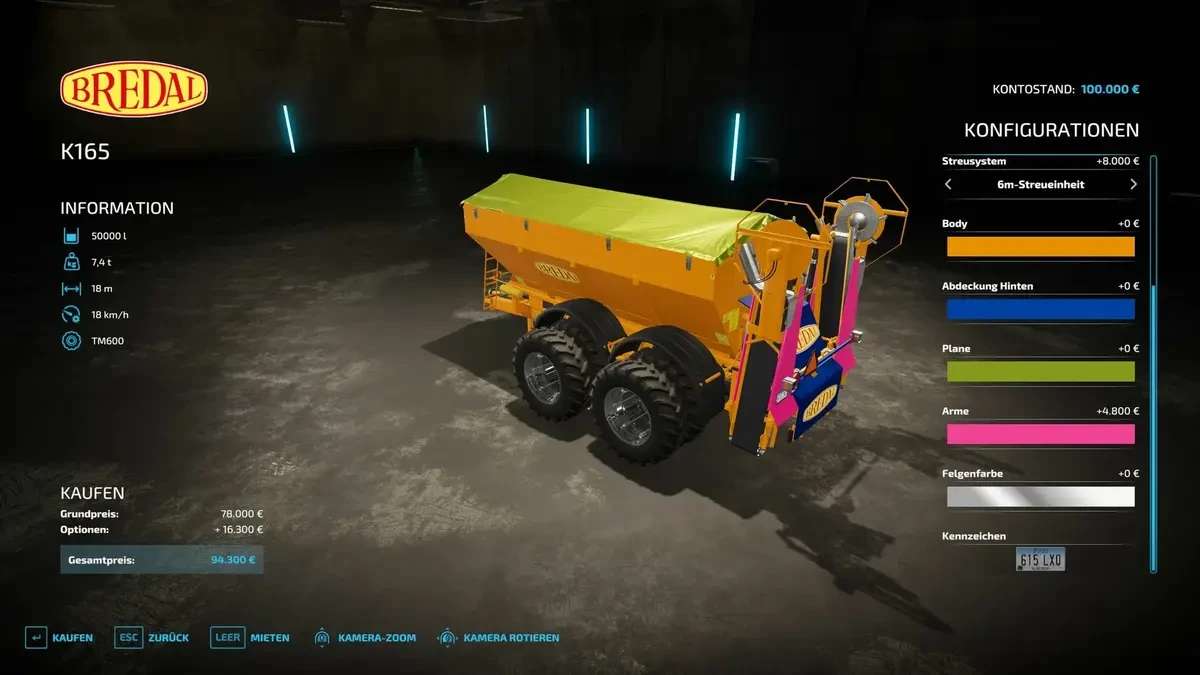
Task: Buy the vehicle with Kaufen
Action: click(x=59, y=637)
